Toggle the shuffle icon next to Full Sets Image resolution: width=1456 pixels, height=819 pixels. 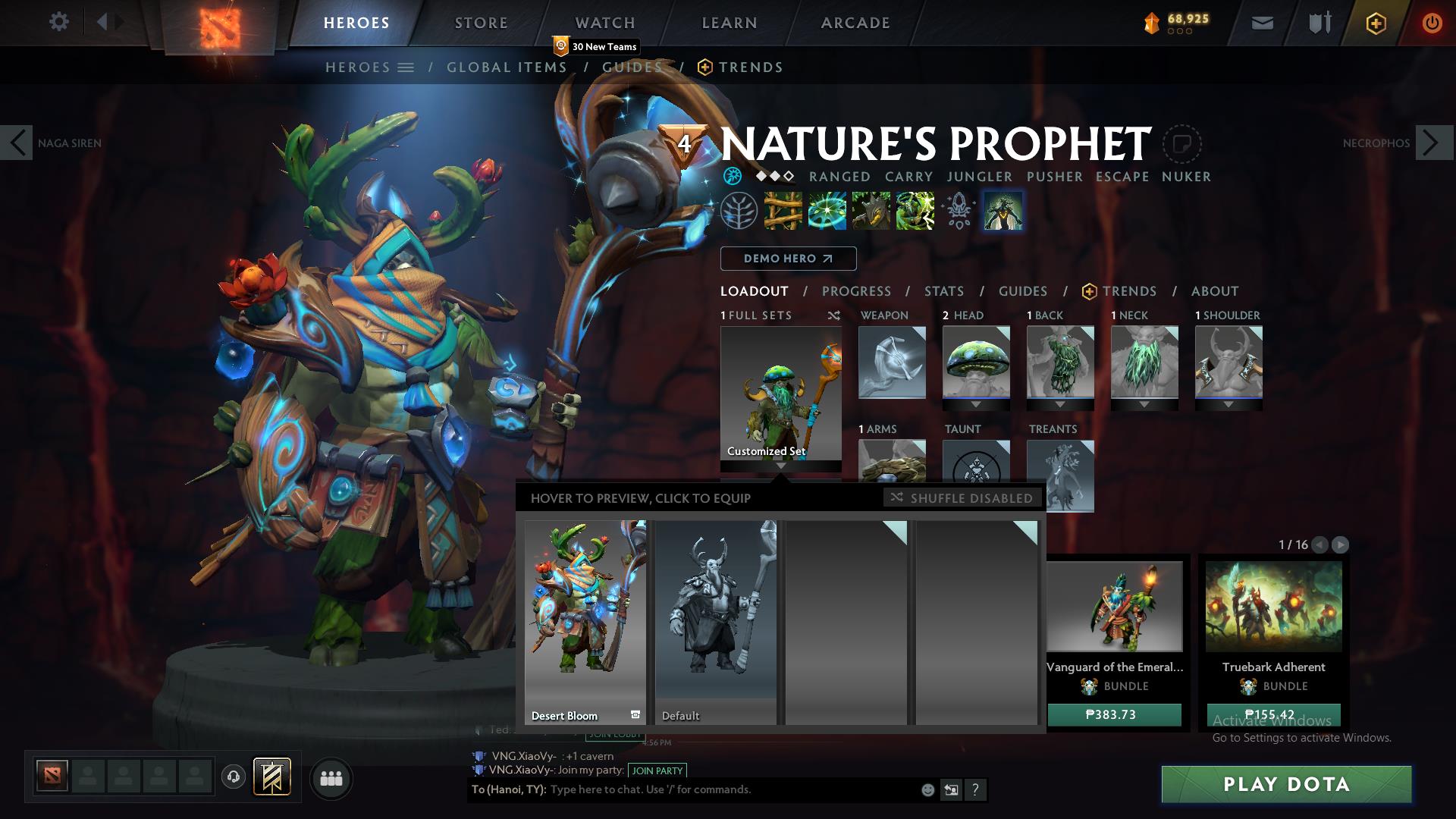[834, 315]
